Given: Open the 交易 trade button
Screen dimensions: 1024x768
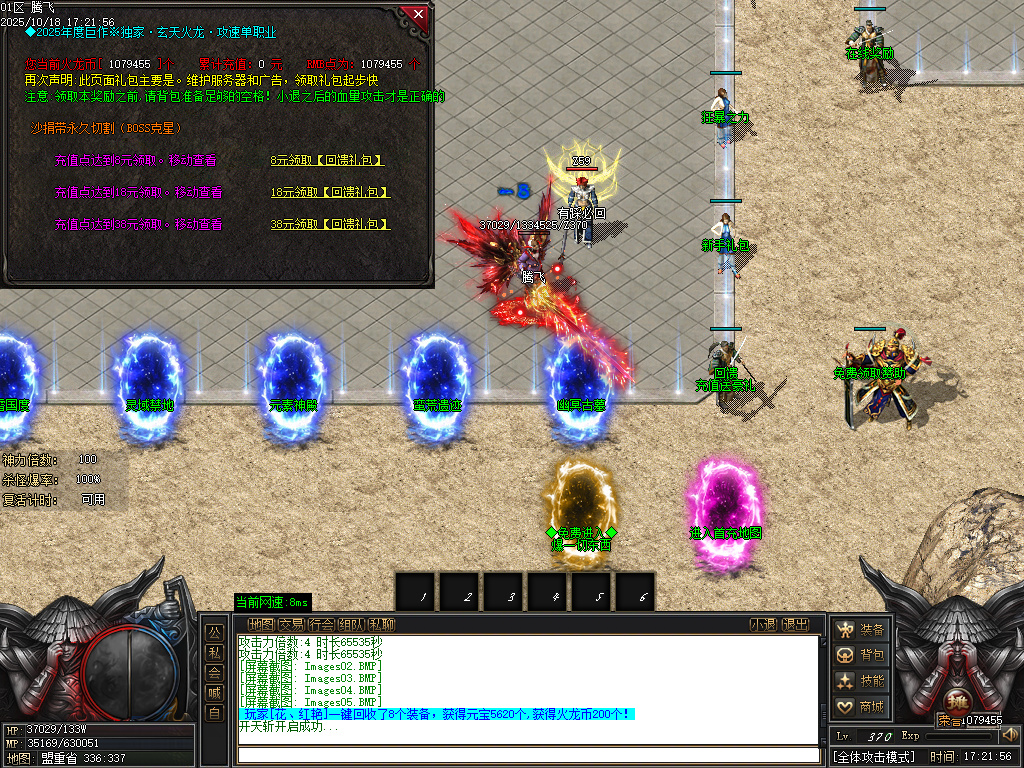Looking at the screenshot, I should point(291,625).
